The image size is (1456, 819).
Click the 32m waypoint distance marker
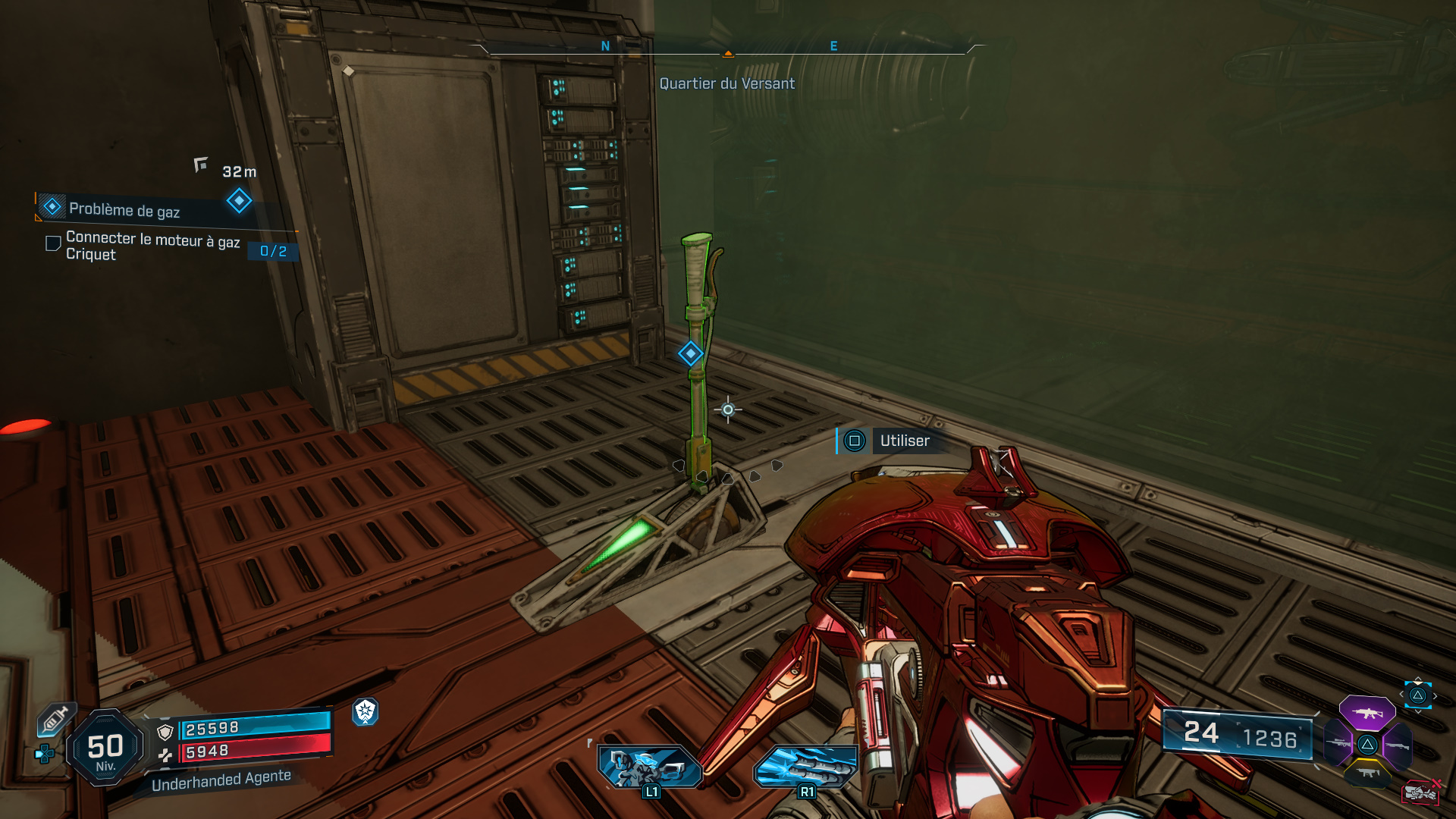click(238, 171)
